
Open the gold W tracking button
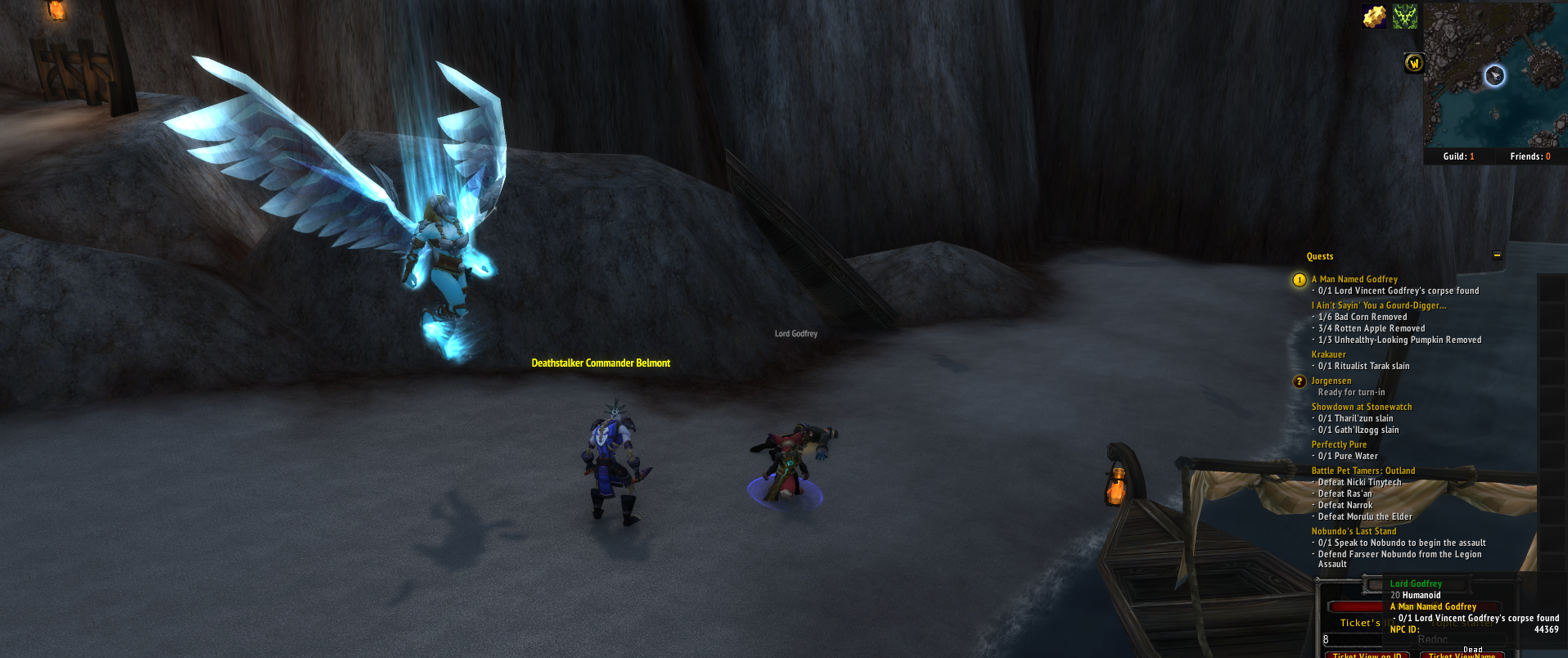pyautogui.click(x=1414, y=63)
